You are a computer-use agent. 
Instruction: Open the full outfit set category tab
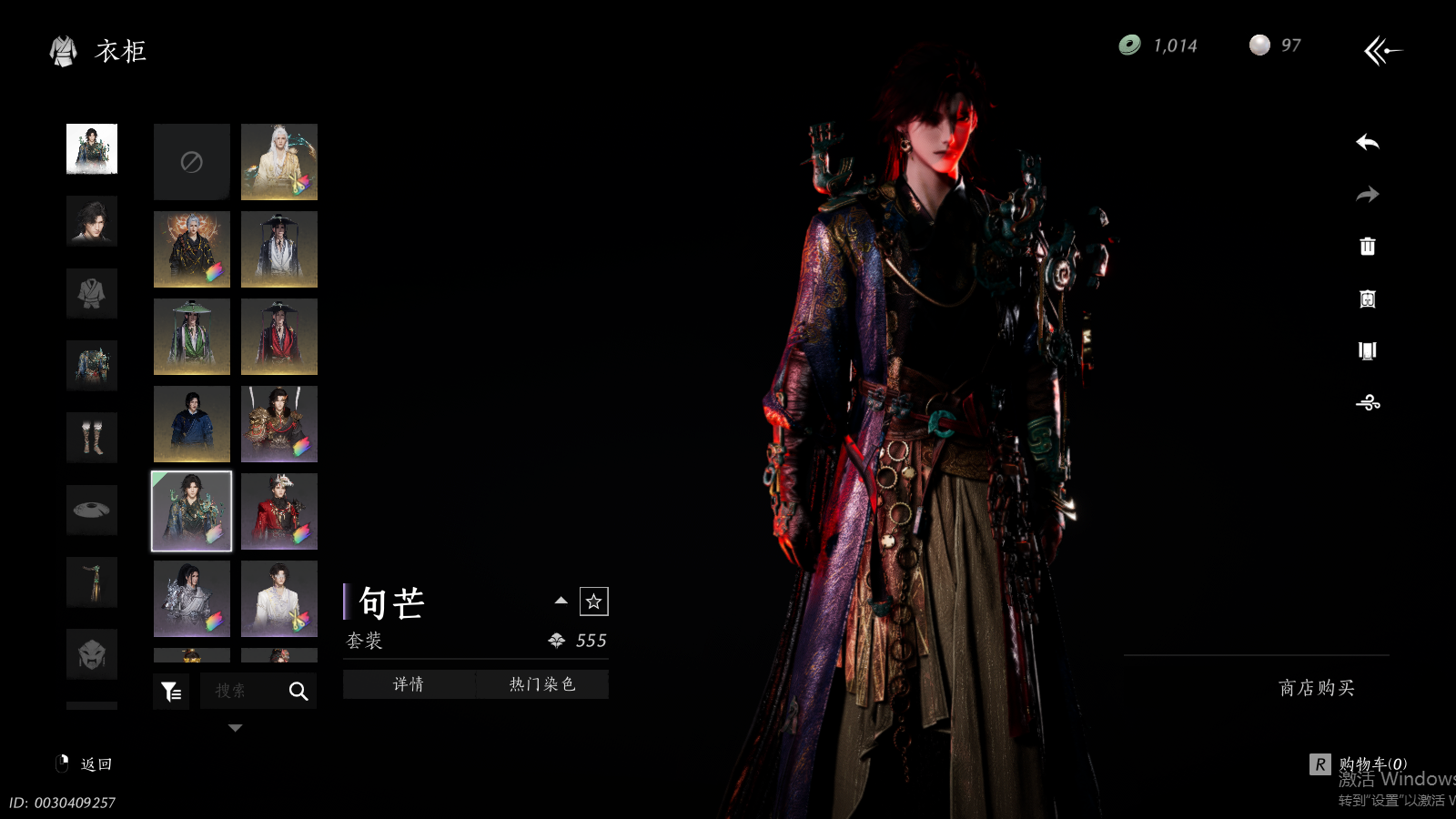pyautogui.click(x=92, y=149)
